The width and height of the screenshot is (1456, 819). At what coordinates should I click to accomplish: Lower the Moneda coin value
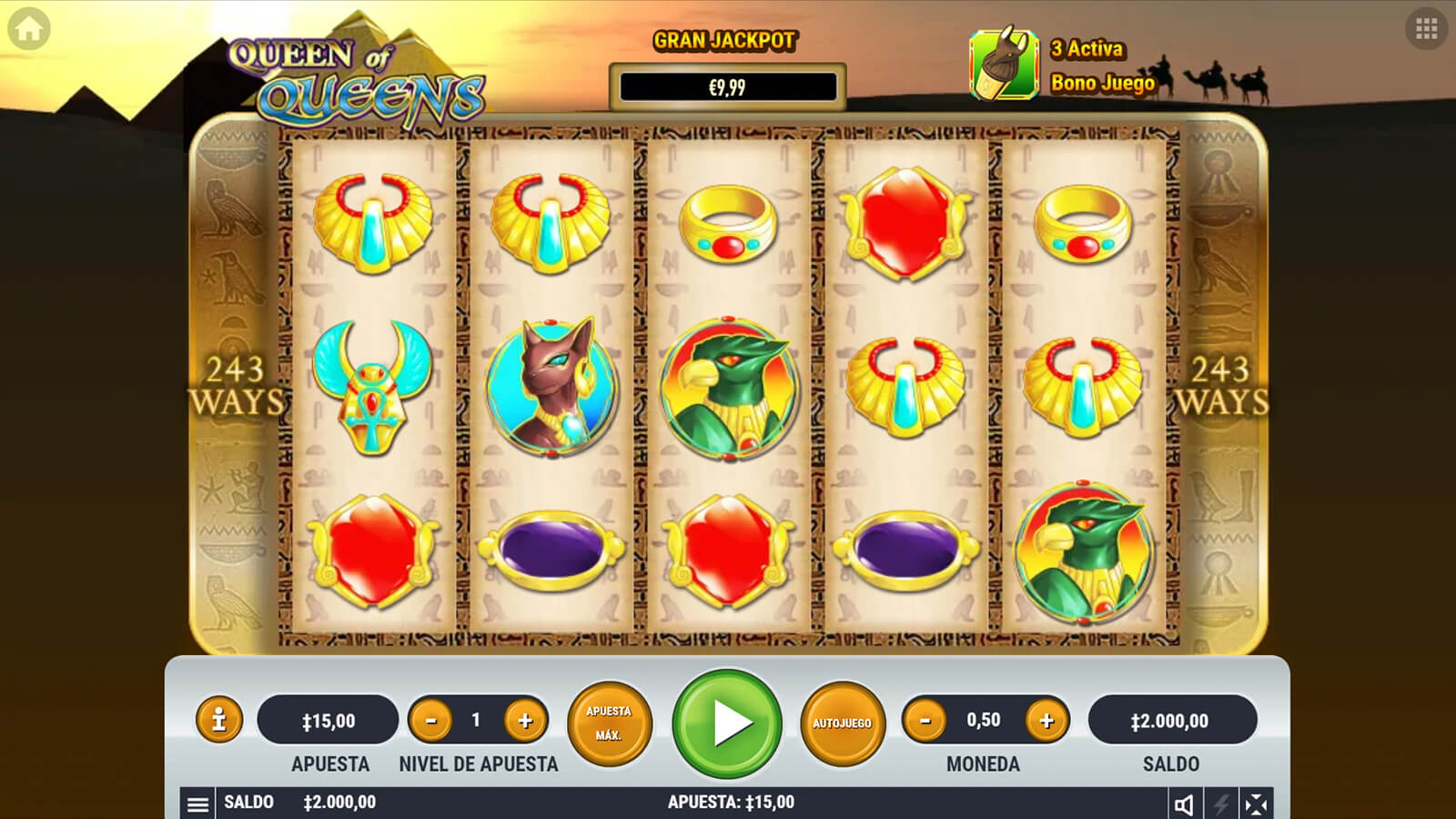point(925,722)
